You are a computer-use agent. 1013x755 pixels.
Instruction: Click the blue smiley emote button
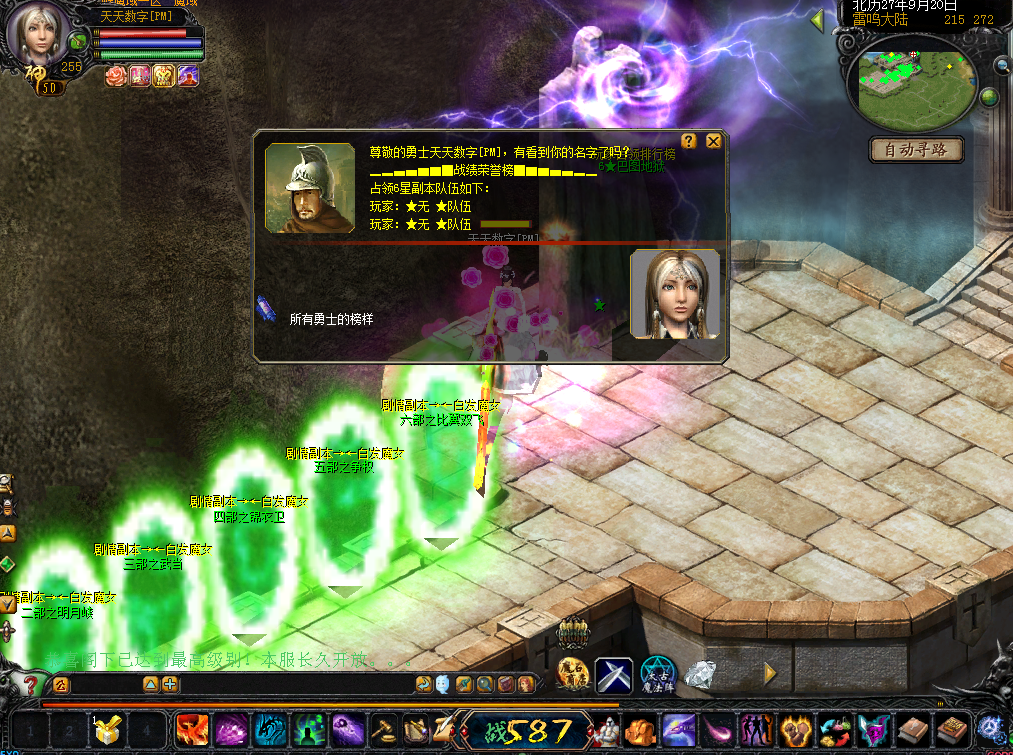pyautogui.click(x=442, y=684)
